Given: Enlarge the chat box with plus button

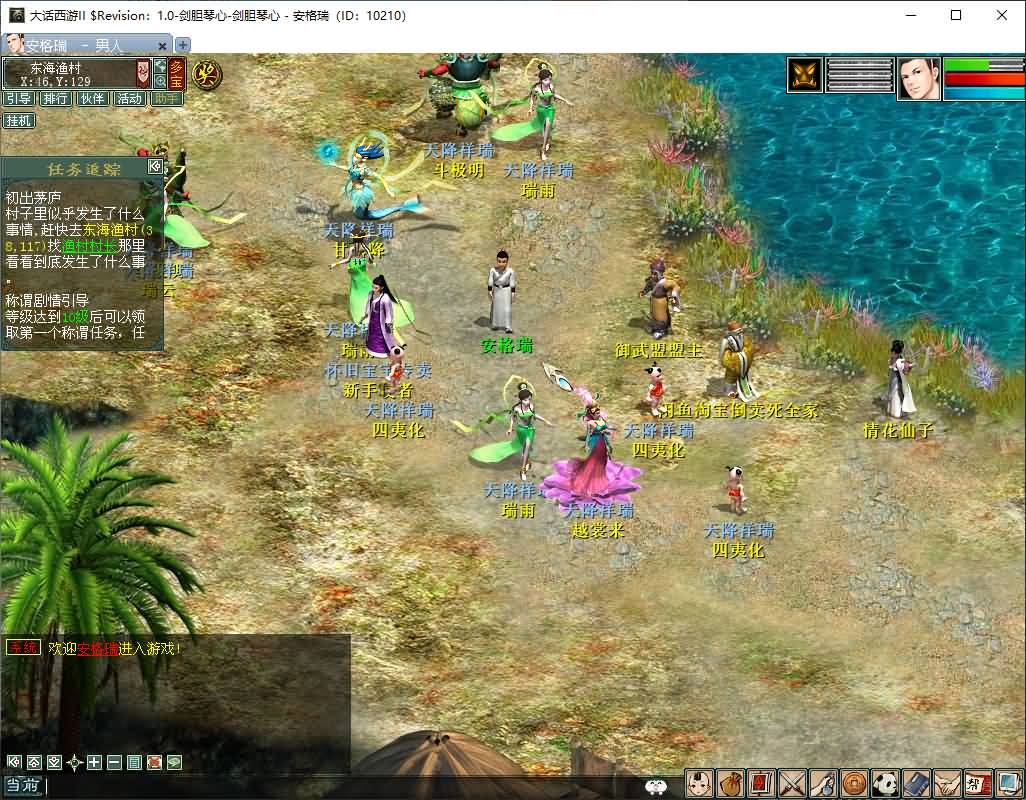Looking at the screenshot, I should tap(94, 762).
